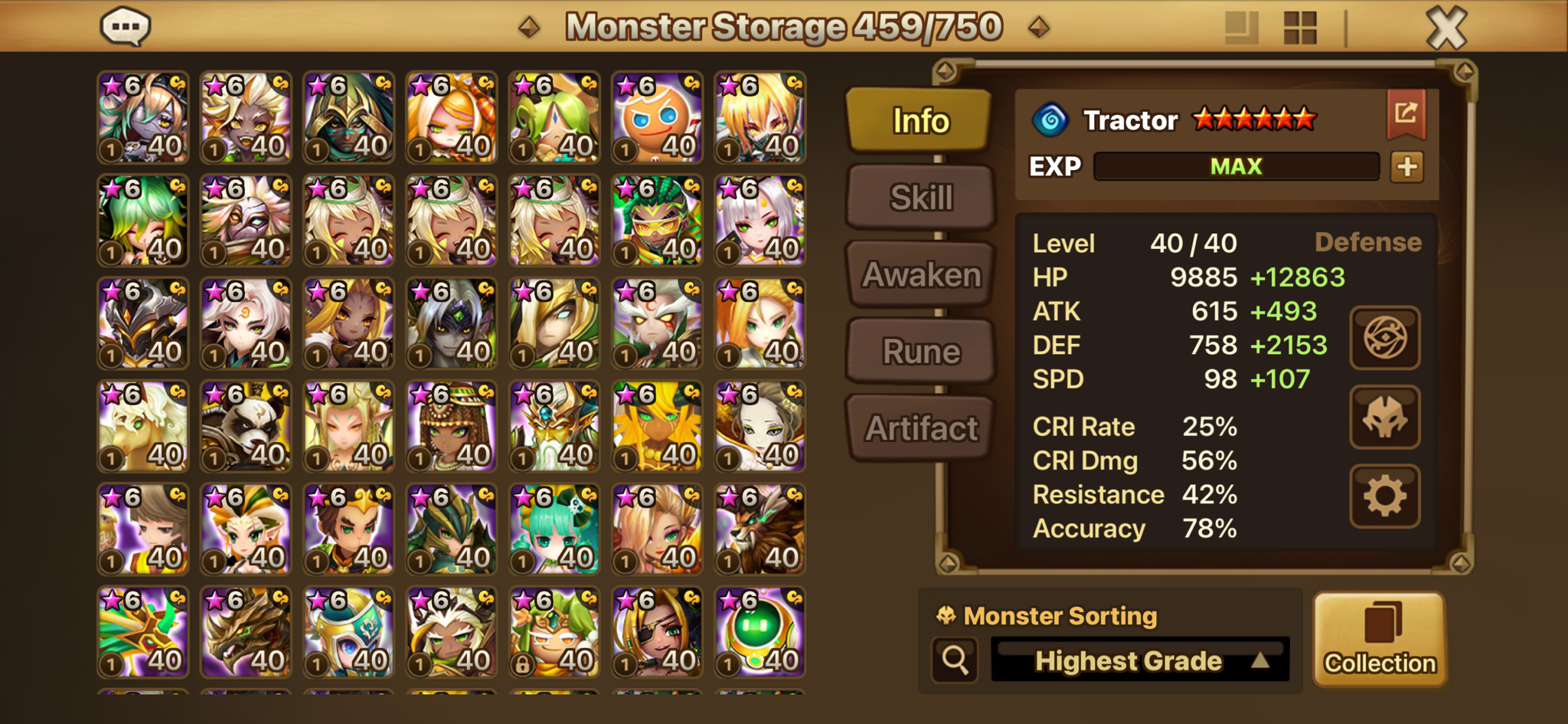The height and width of the screenshot is (724, 1568).
Task: Open the monster mask icon button
Action: pyautogui.click(x=1384, y=418)
